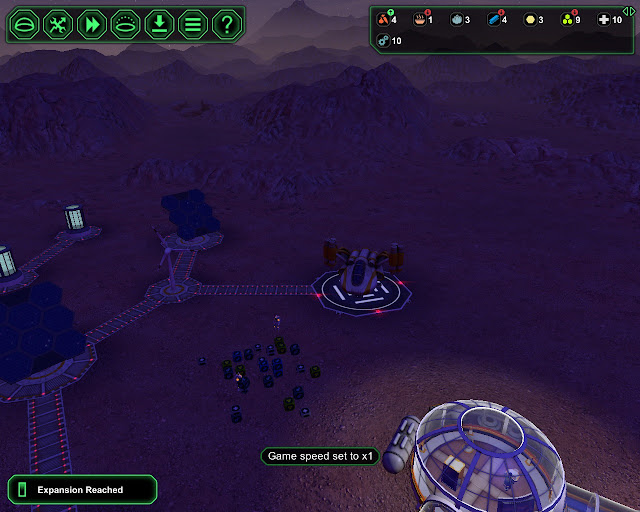The image size is (640, 512).
Task: Click the download arrow save button
Action: [159, 24]
